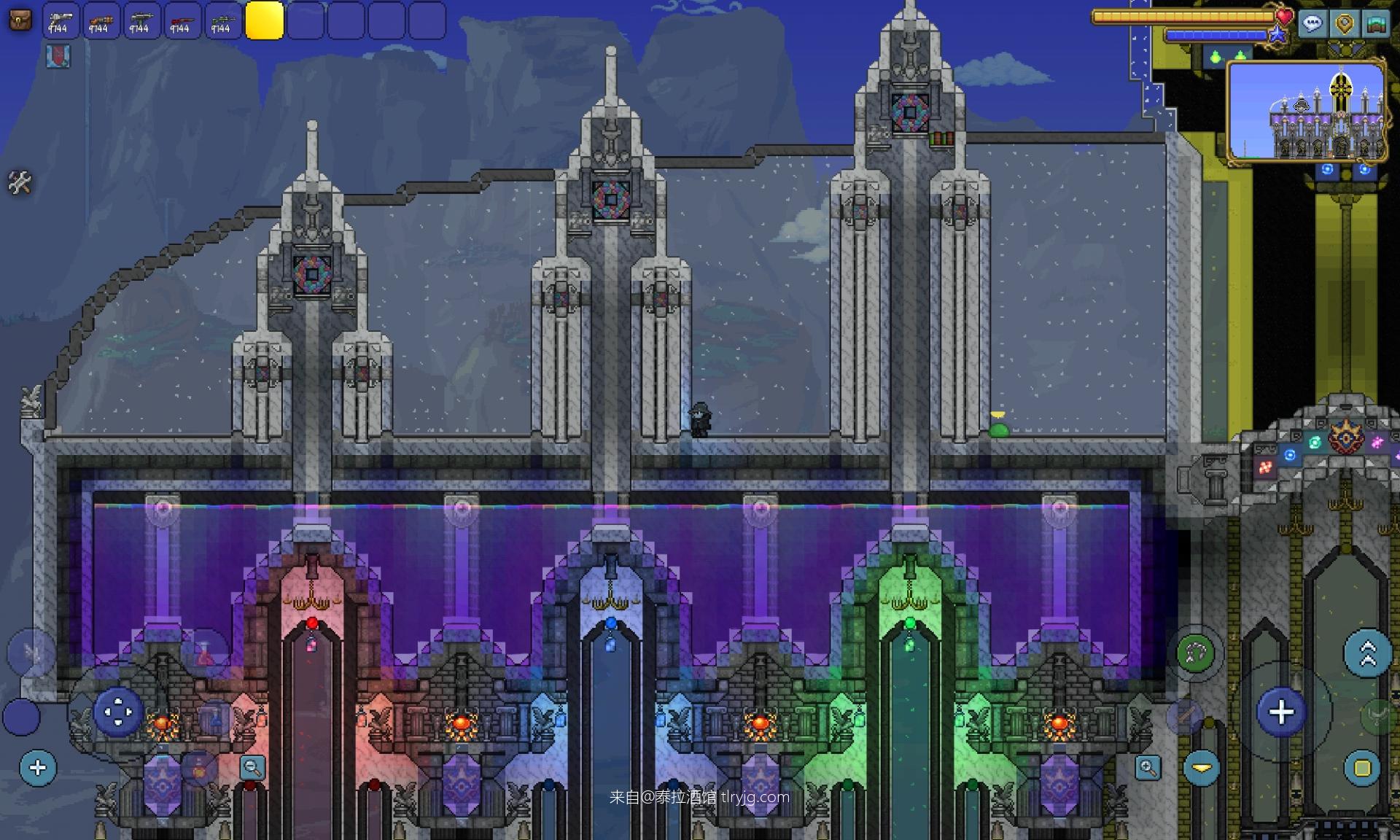Open the chat speech bubble

[x=1312, y=23]
